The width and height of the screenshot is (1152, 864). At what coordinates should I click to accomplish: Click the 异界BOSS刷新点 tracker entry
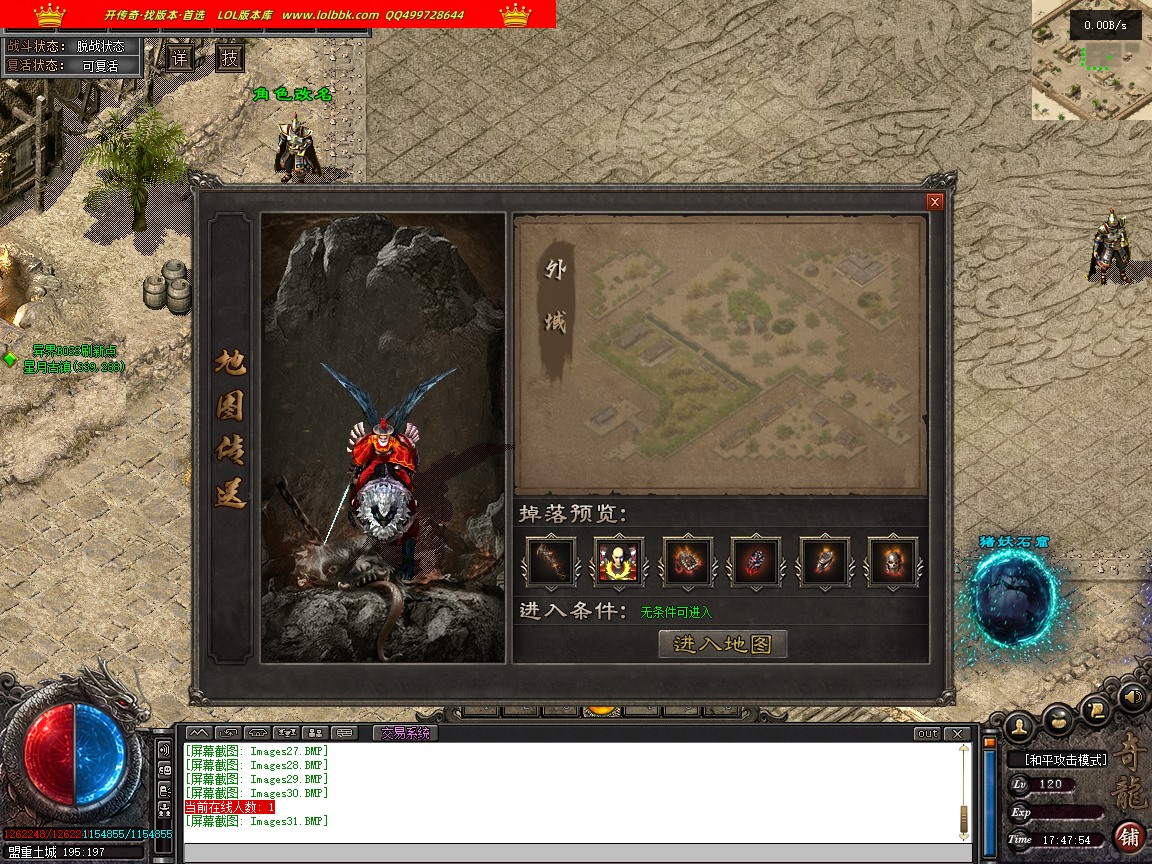click(74, 351)
